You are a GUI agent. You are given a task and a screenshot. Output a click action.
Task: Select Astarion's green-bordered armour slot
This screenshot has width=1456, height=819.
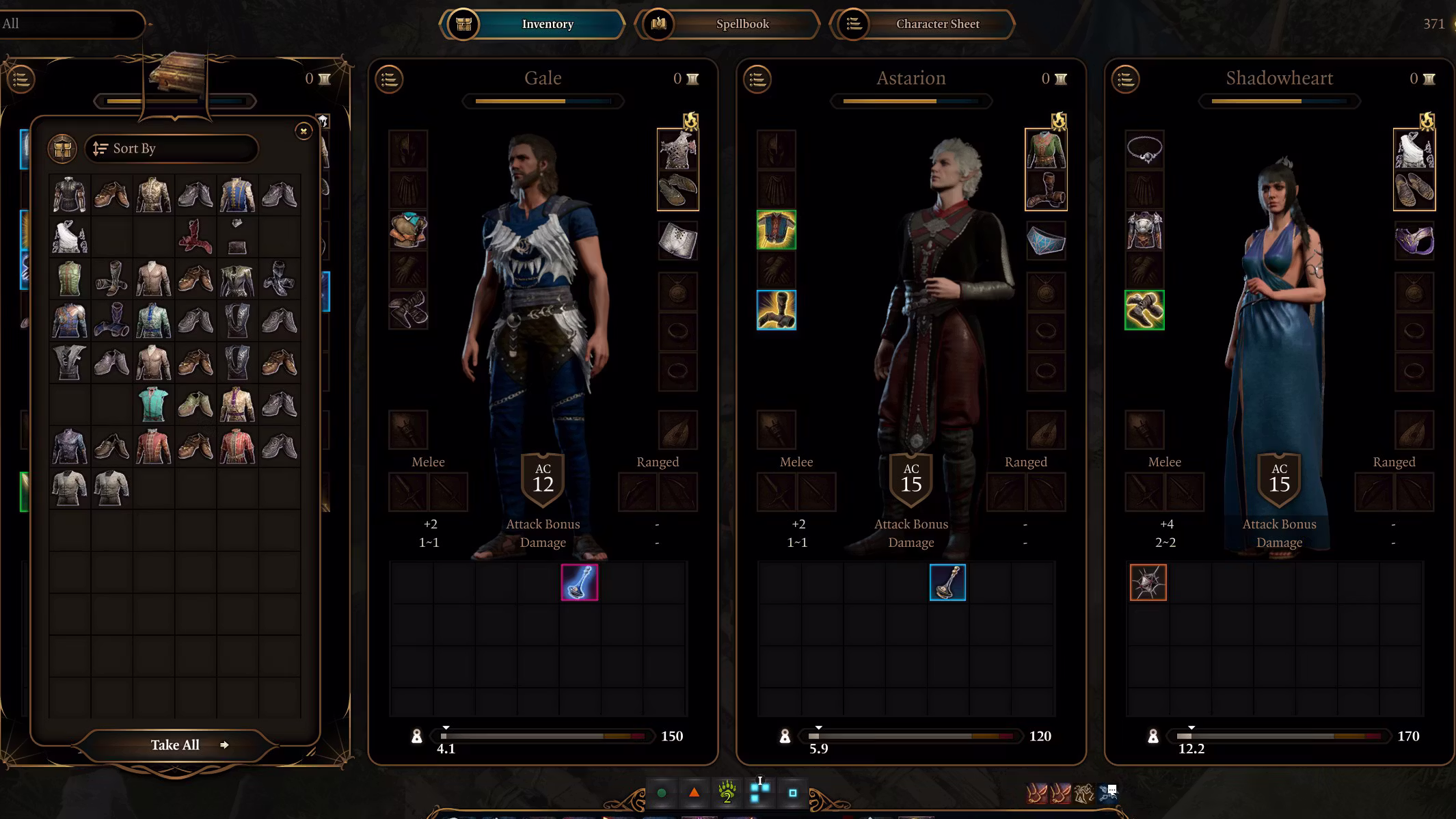[x=776, y=230]
